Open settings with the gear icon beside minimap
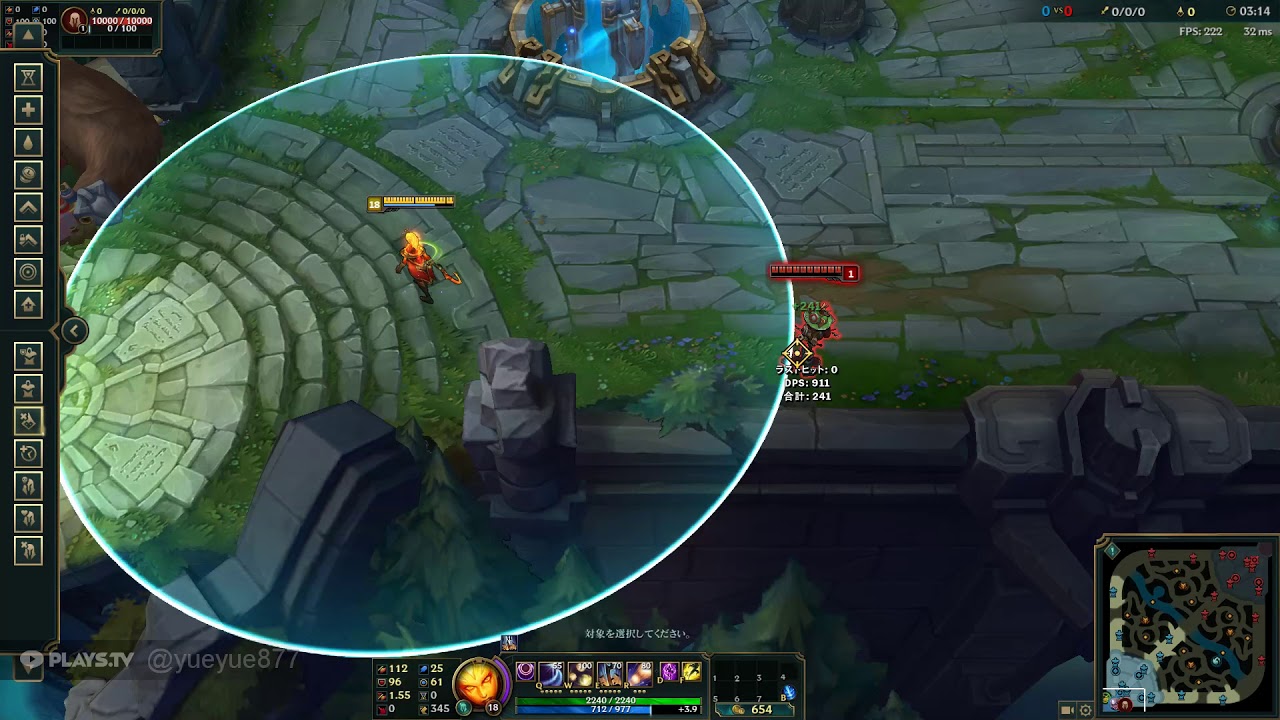The width and height of the screenshot is (1280, 720). point(1086,710)
